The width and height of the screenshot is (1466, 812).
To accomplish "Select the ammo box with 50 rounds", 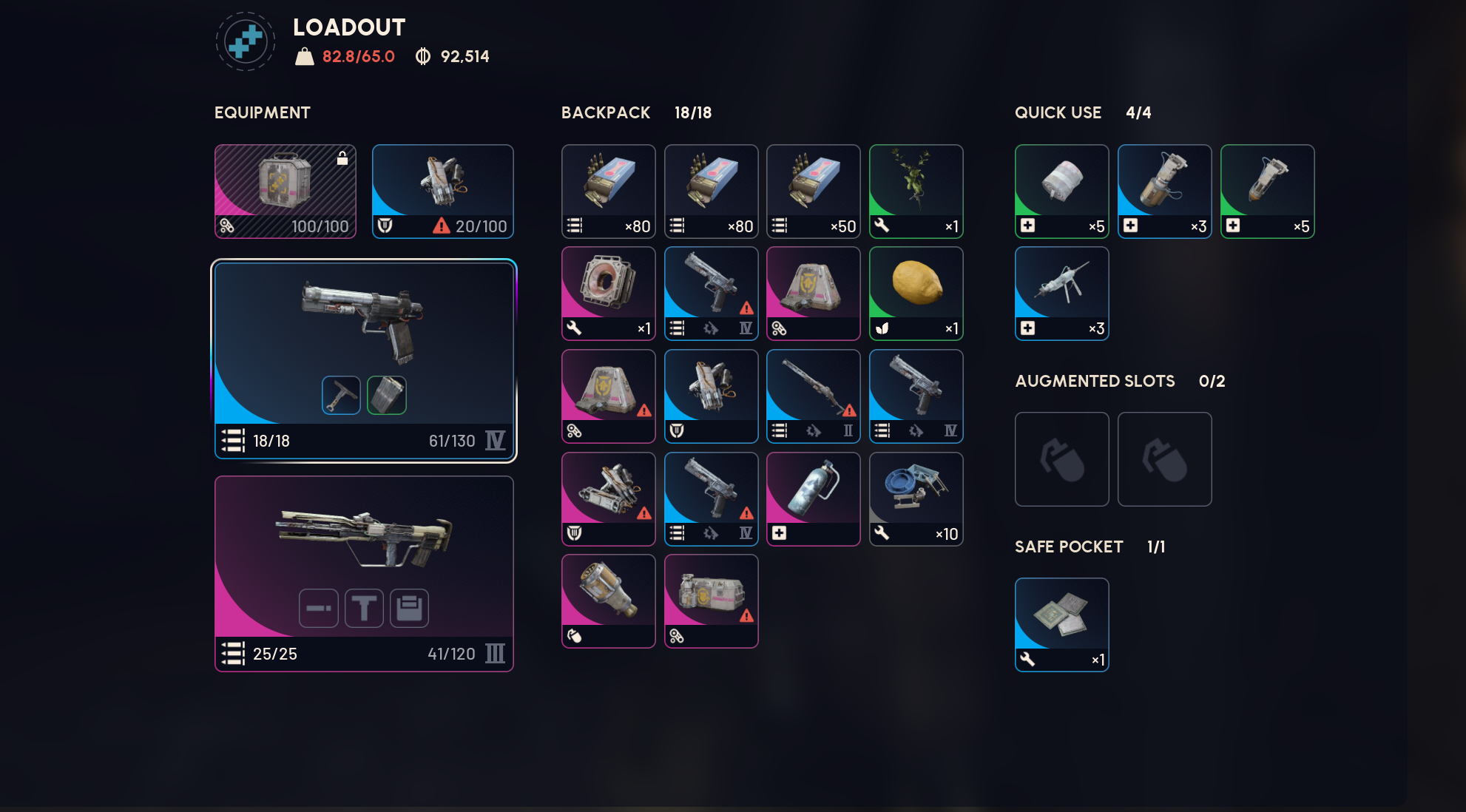I will pos(813,191).
